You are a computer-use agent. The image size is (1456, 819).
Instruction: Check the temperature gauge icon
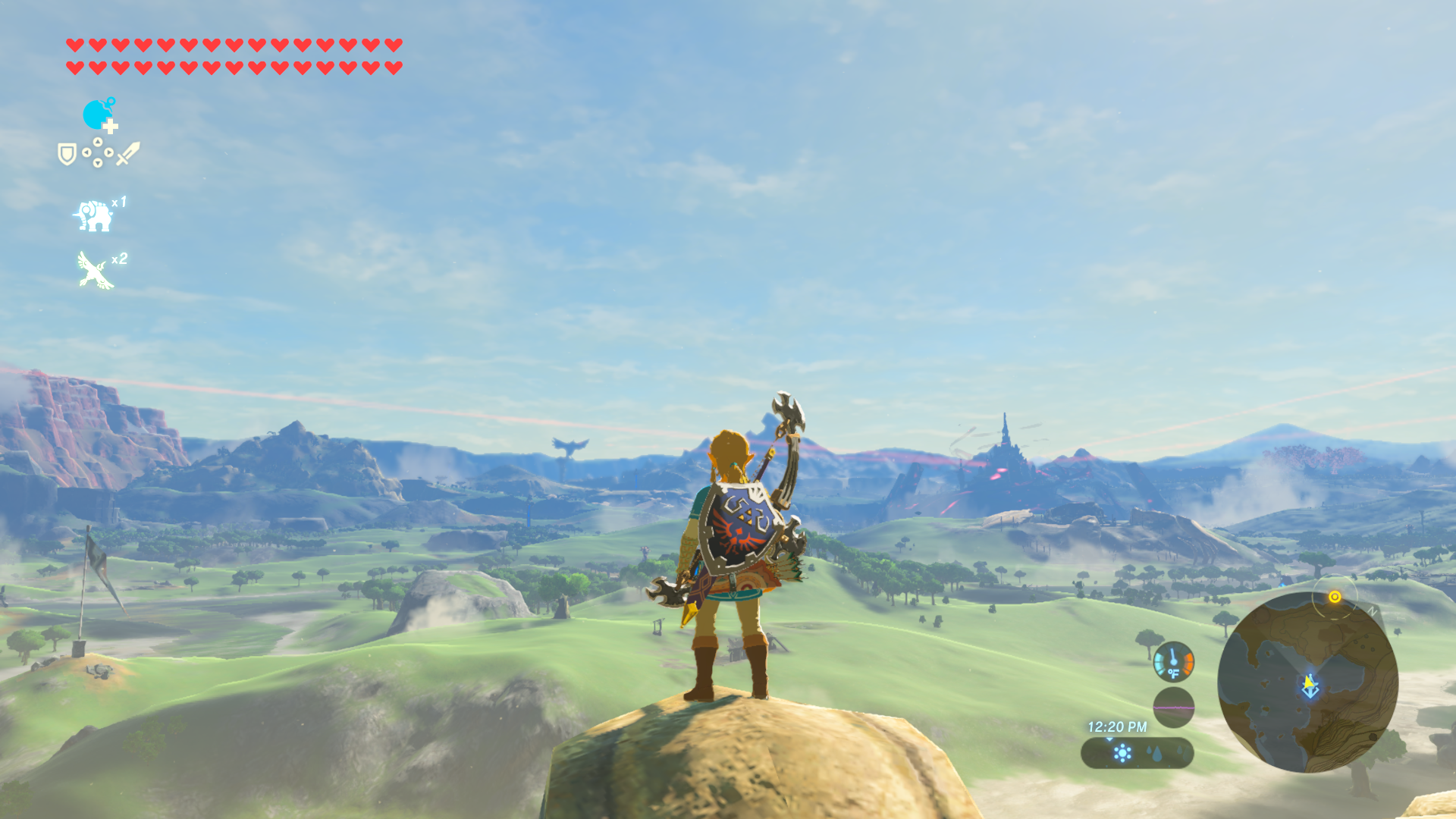pyautogui.click(x=1173, y=661)
